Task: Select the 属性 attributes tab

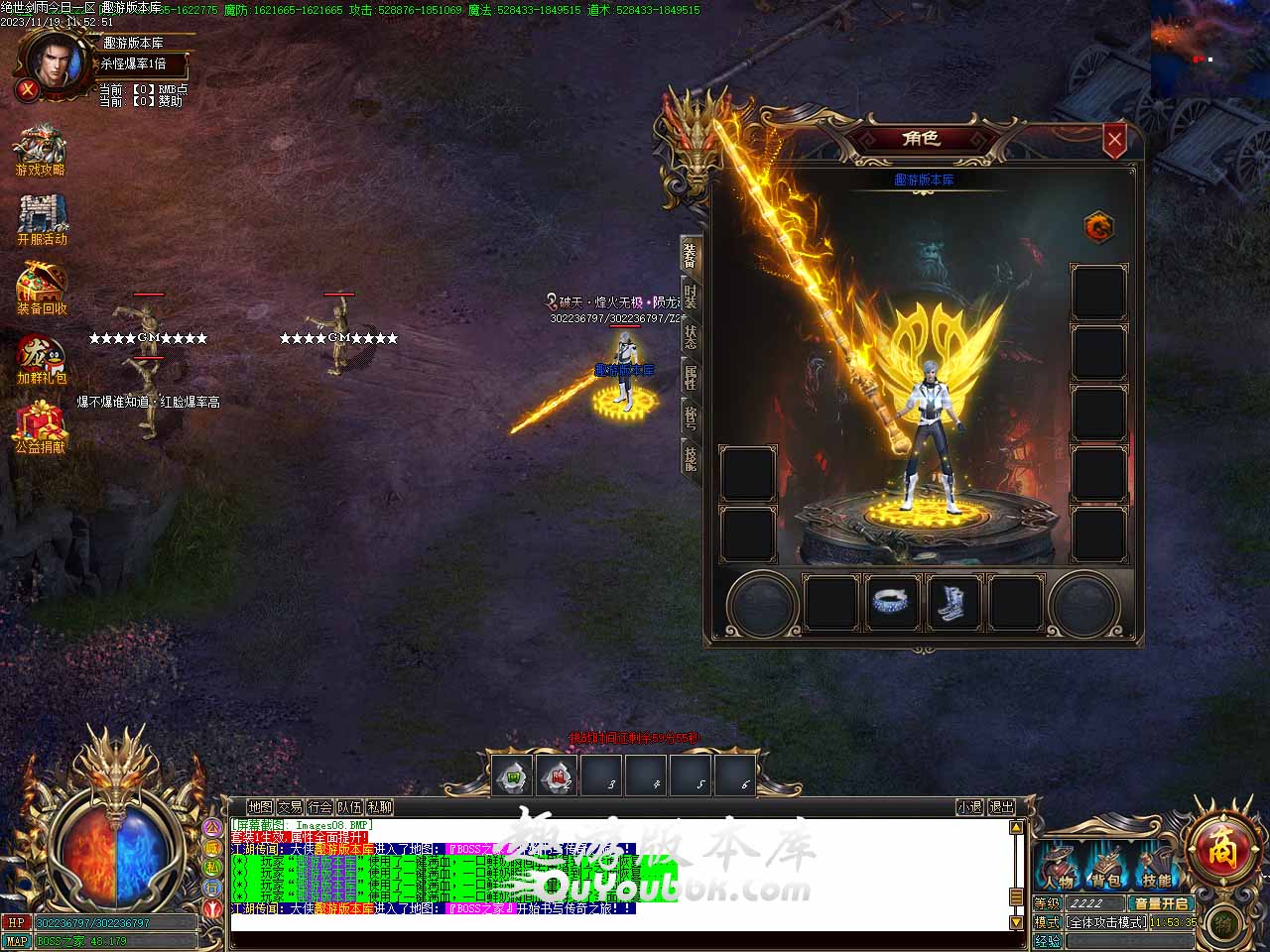Action: pos(691,378)
